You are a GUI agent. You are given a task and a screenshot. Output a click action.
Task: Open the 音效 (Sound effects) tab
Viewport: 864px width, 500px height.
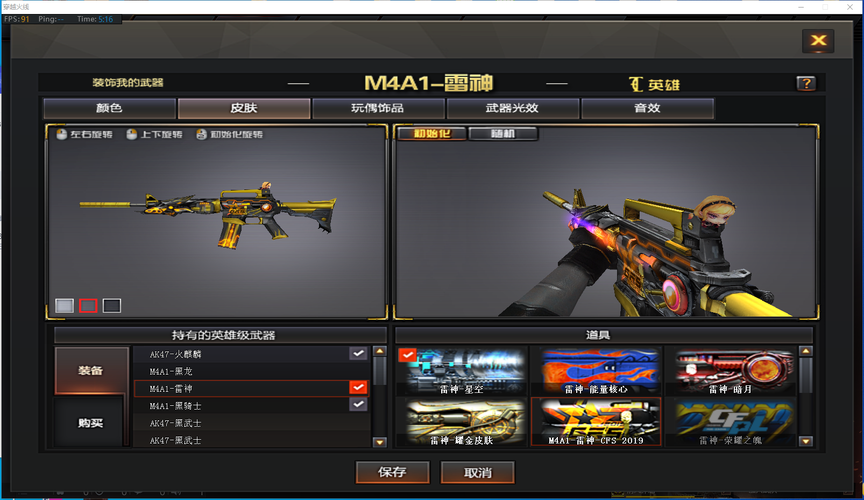click(647, 108)
